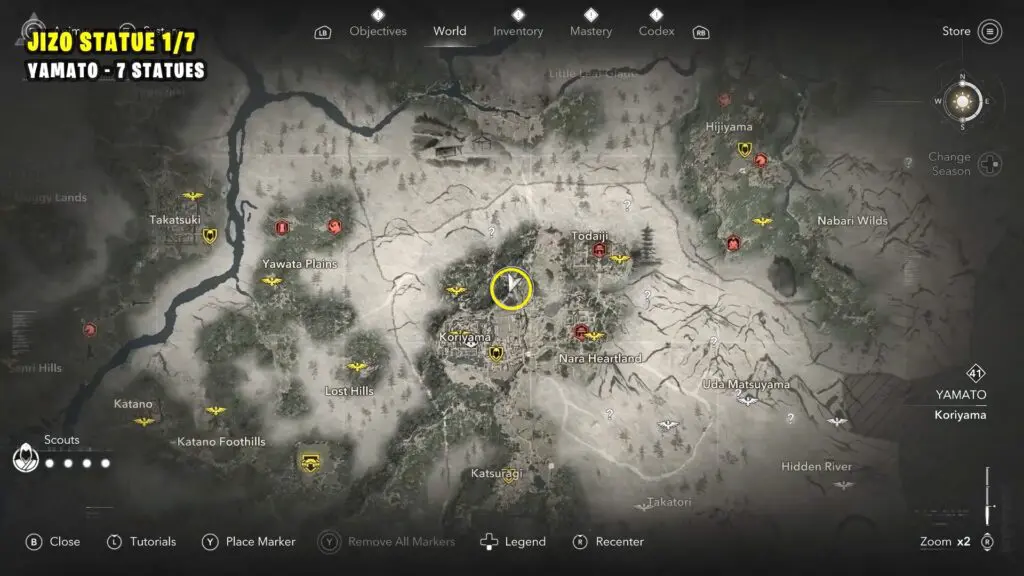This screenshot has height=576, width=1024.
Task: Click the Takatsuki yellow shield marker
Action: click(x=210, y=236)
